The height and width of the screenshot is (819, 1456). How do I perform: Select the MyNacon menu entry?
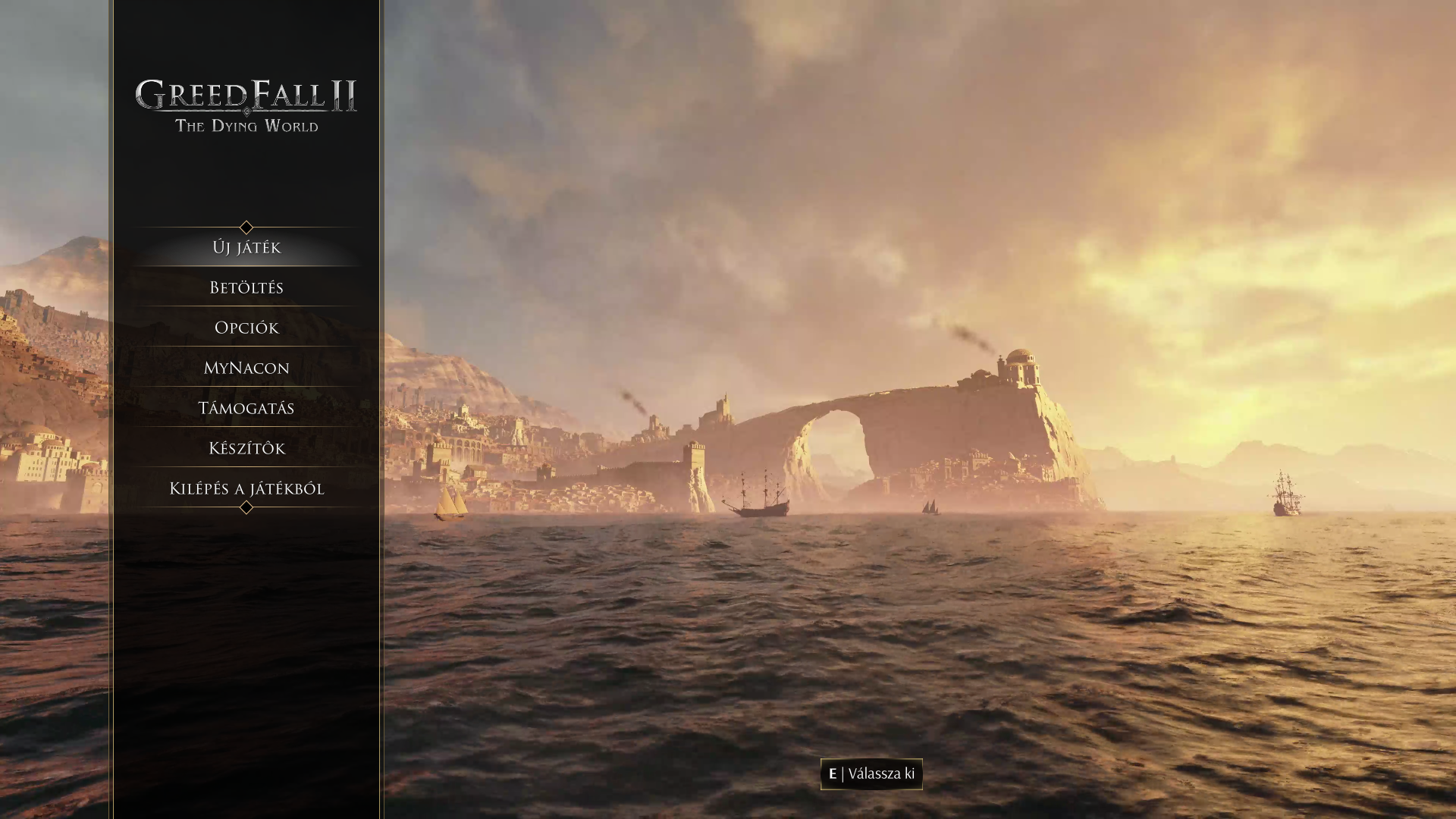(x=246, y=369)
